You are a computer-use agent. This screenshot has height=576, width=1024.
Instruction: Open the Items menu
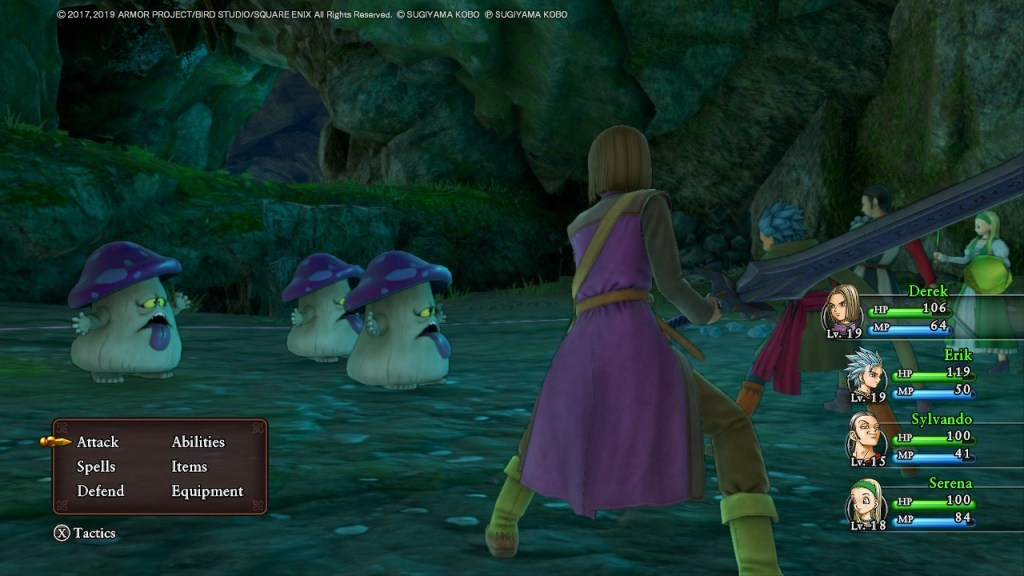tap(189, 467)
